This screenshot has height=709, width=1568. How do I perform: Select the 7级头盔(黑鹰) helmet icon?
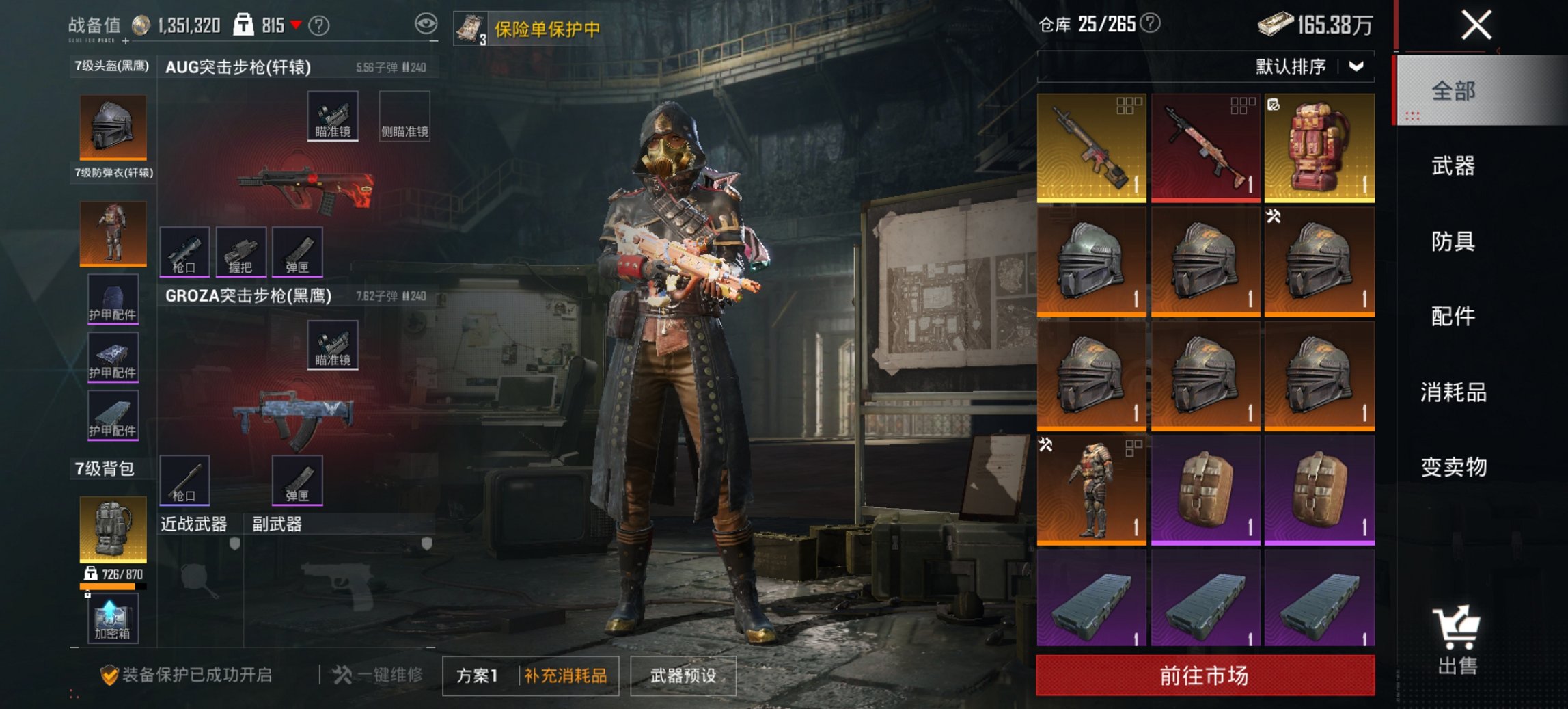[x=111, y=126]
